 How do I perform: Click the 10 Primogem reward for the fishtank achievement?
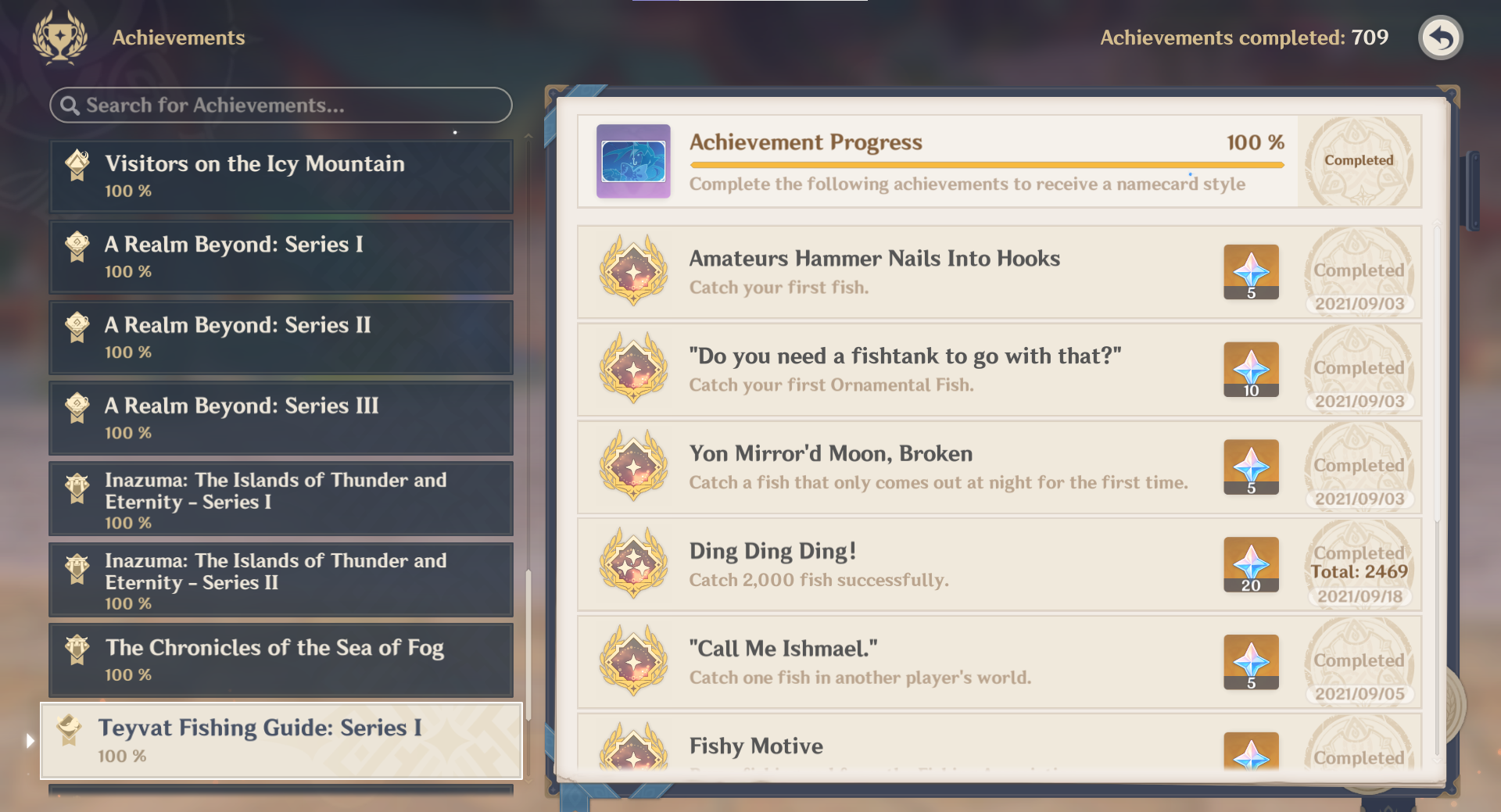1251,369
